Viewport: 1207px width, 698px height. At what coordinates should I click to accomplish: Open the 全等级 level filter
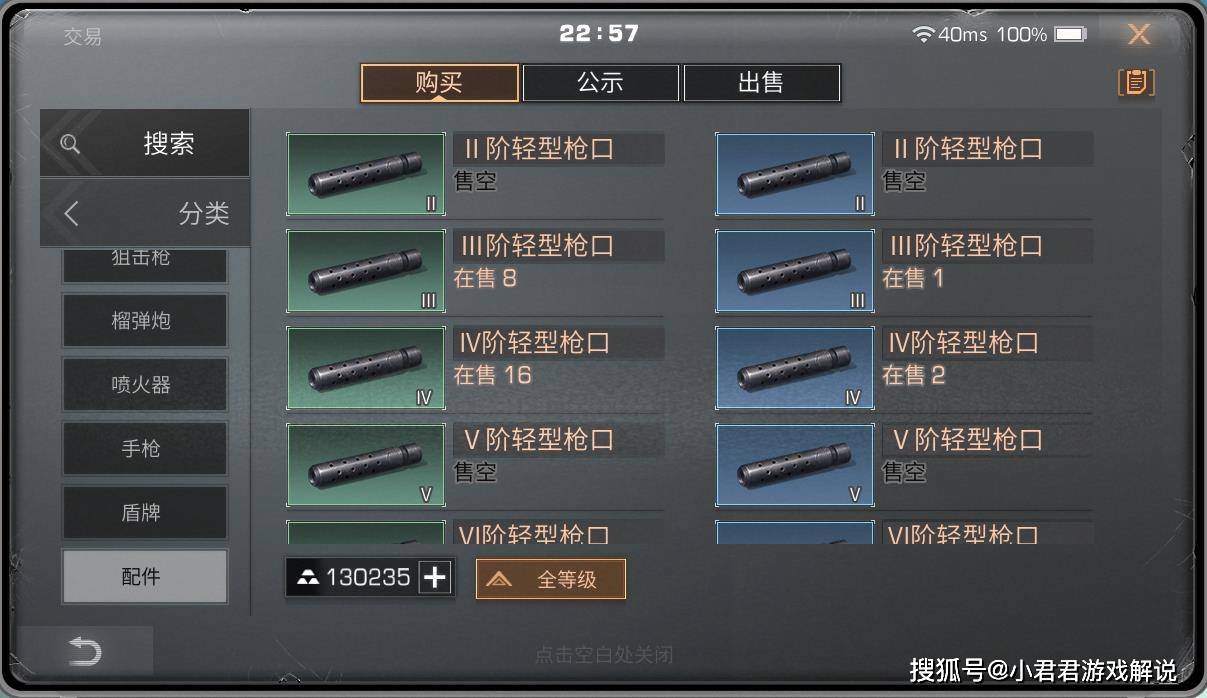click(551, 579)
